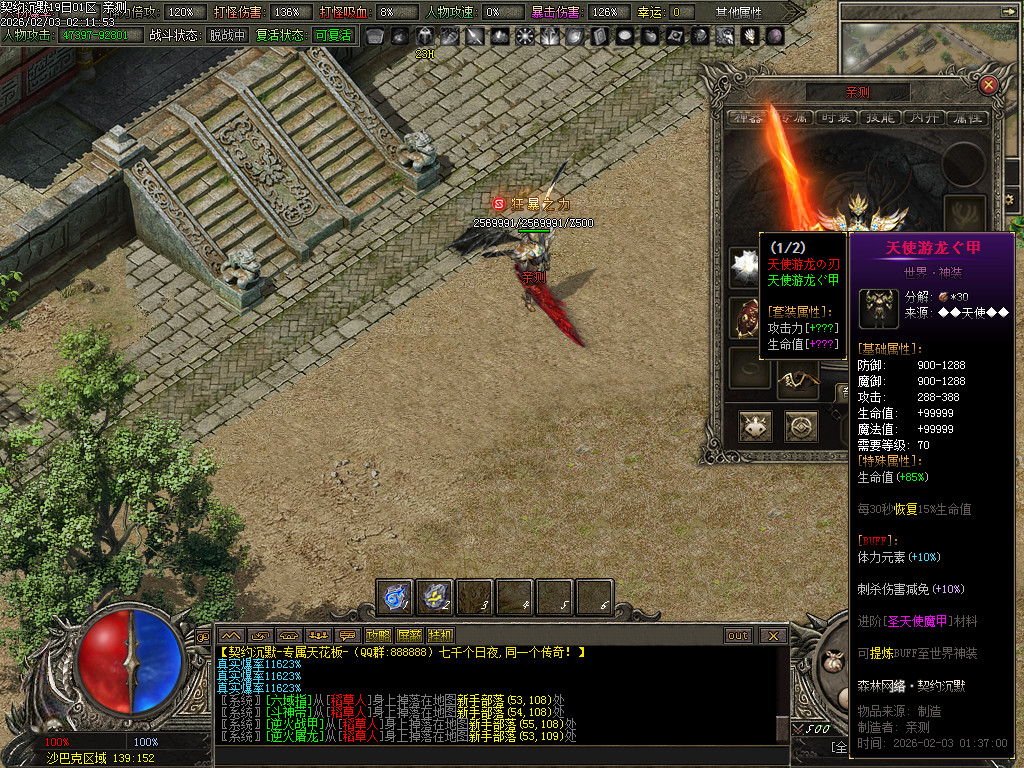Click the helmet icon in top bar
The image size is (1024, 768).
(424, 36)
